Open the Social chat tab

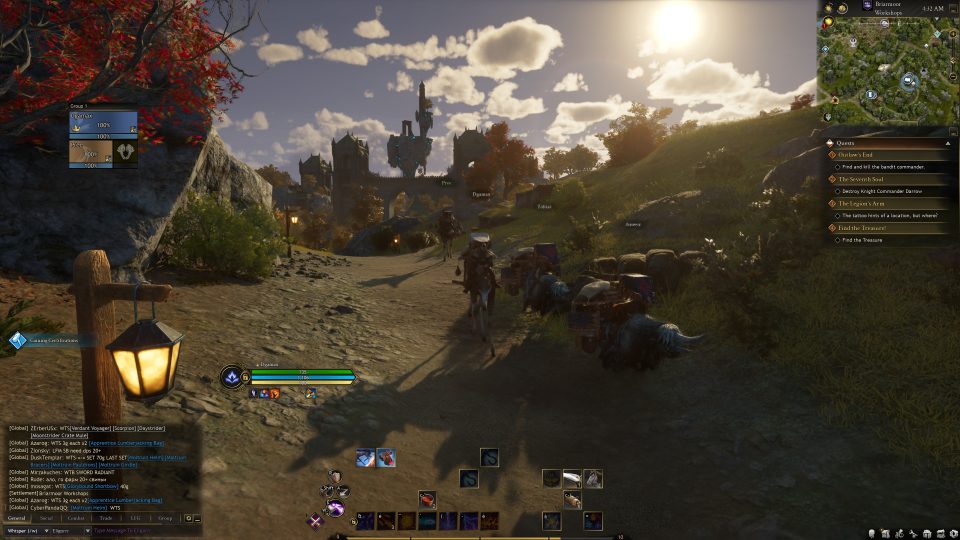(x=47, y=518)
